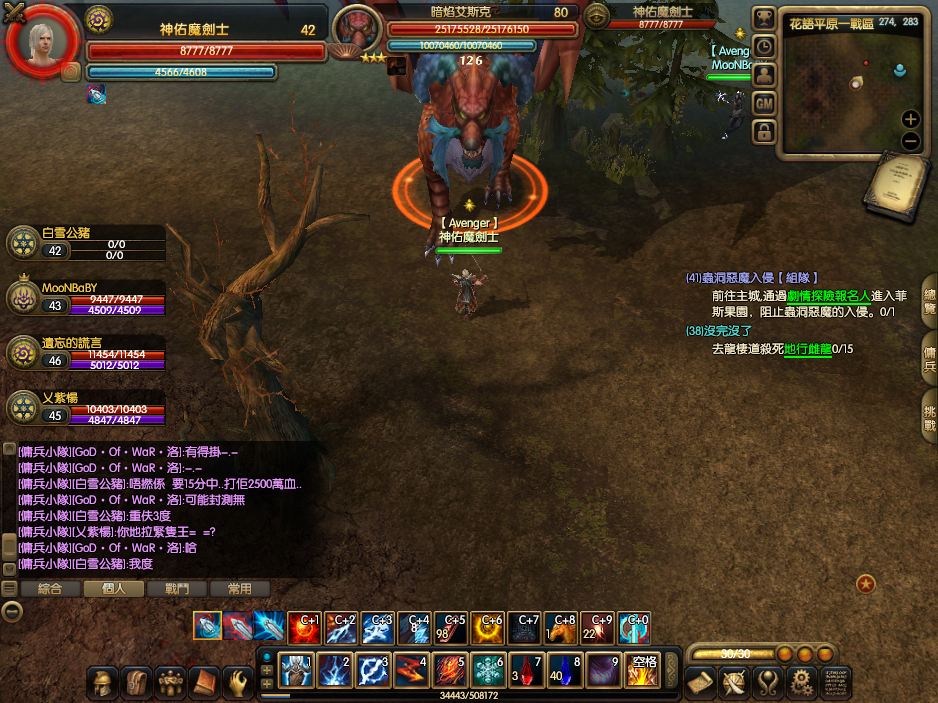Select party member 遺忘的謊言 frame
The height and width of the screenshot is (703, 938).
coord(85,352)
